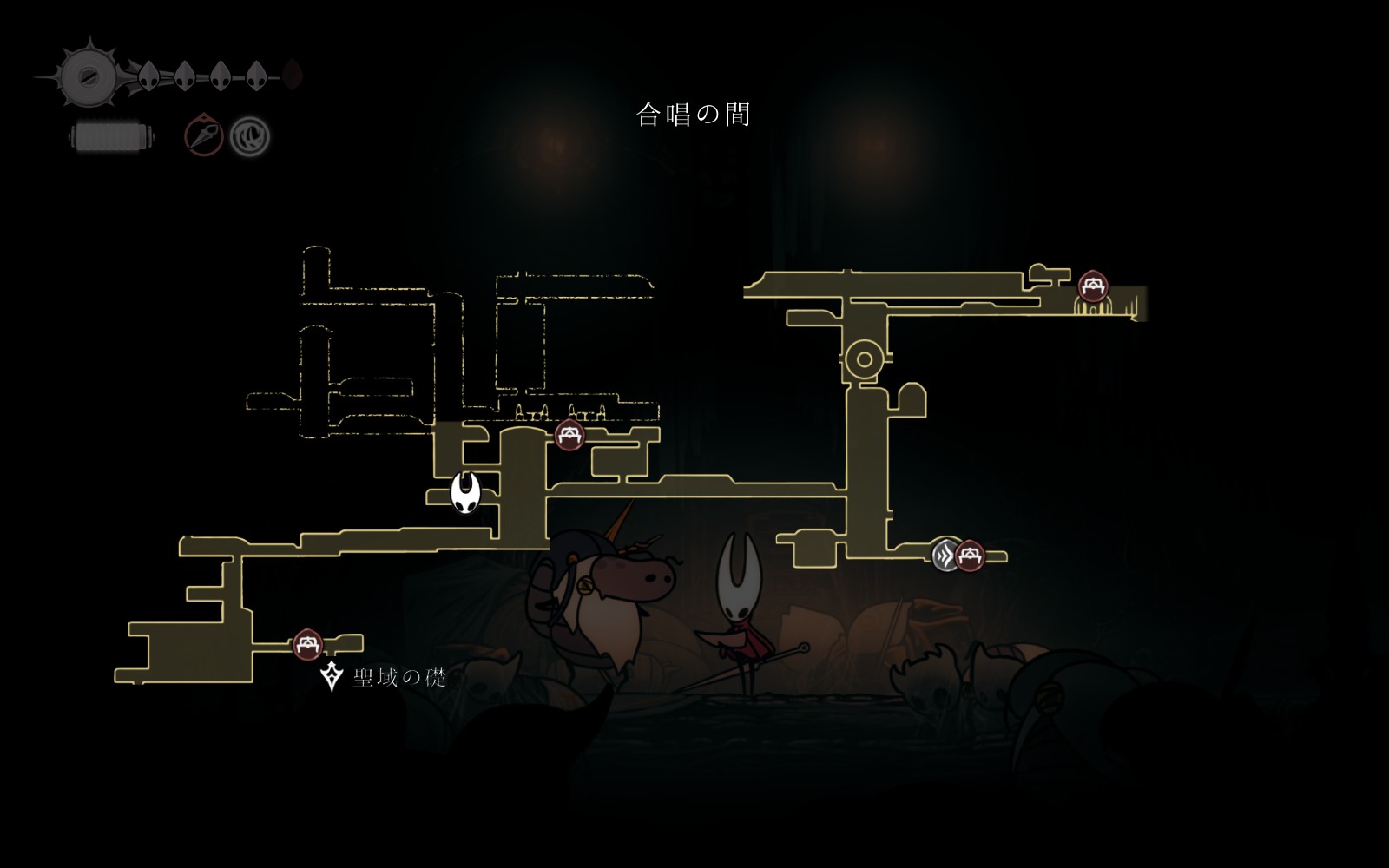Select the bench marker by the domed shrine
The image size is (1389, 868).
[x=1092, y=286]
